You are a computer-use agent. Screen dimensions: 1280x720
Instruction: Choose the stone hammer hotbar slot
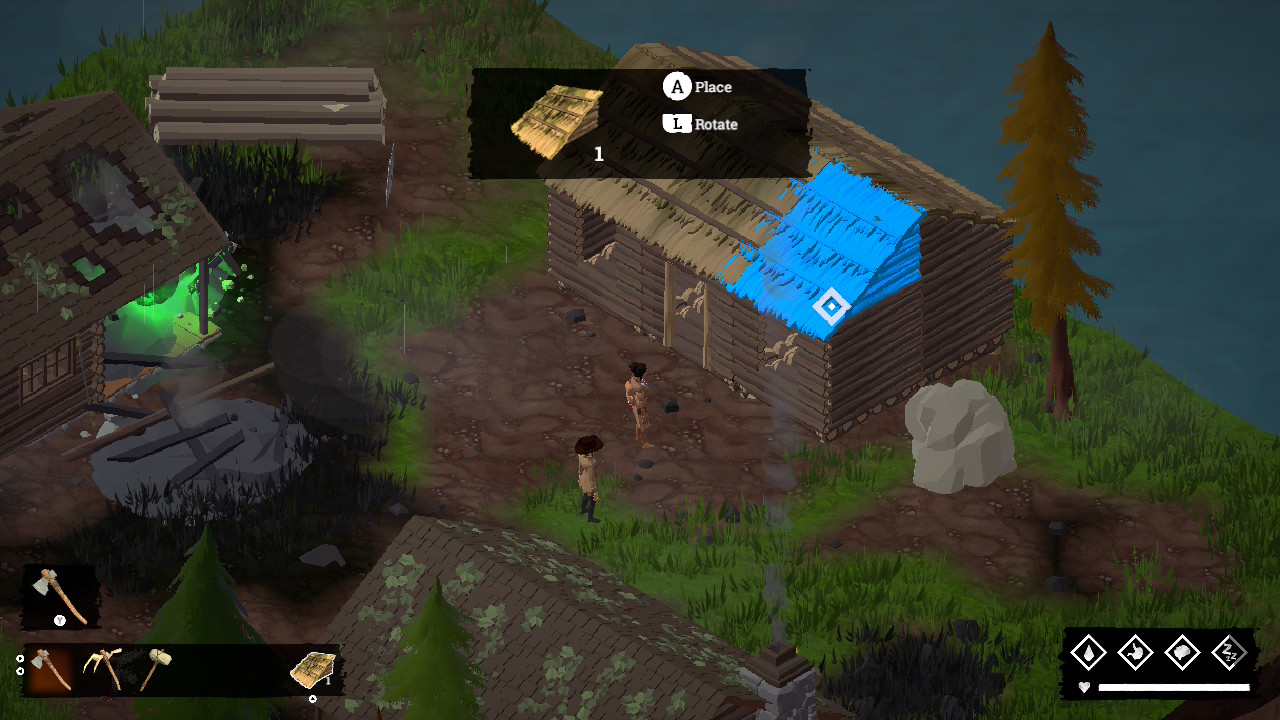pyautogui.click(x=154, y=669)
